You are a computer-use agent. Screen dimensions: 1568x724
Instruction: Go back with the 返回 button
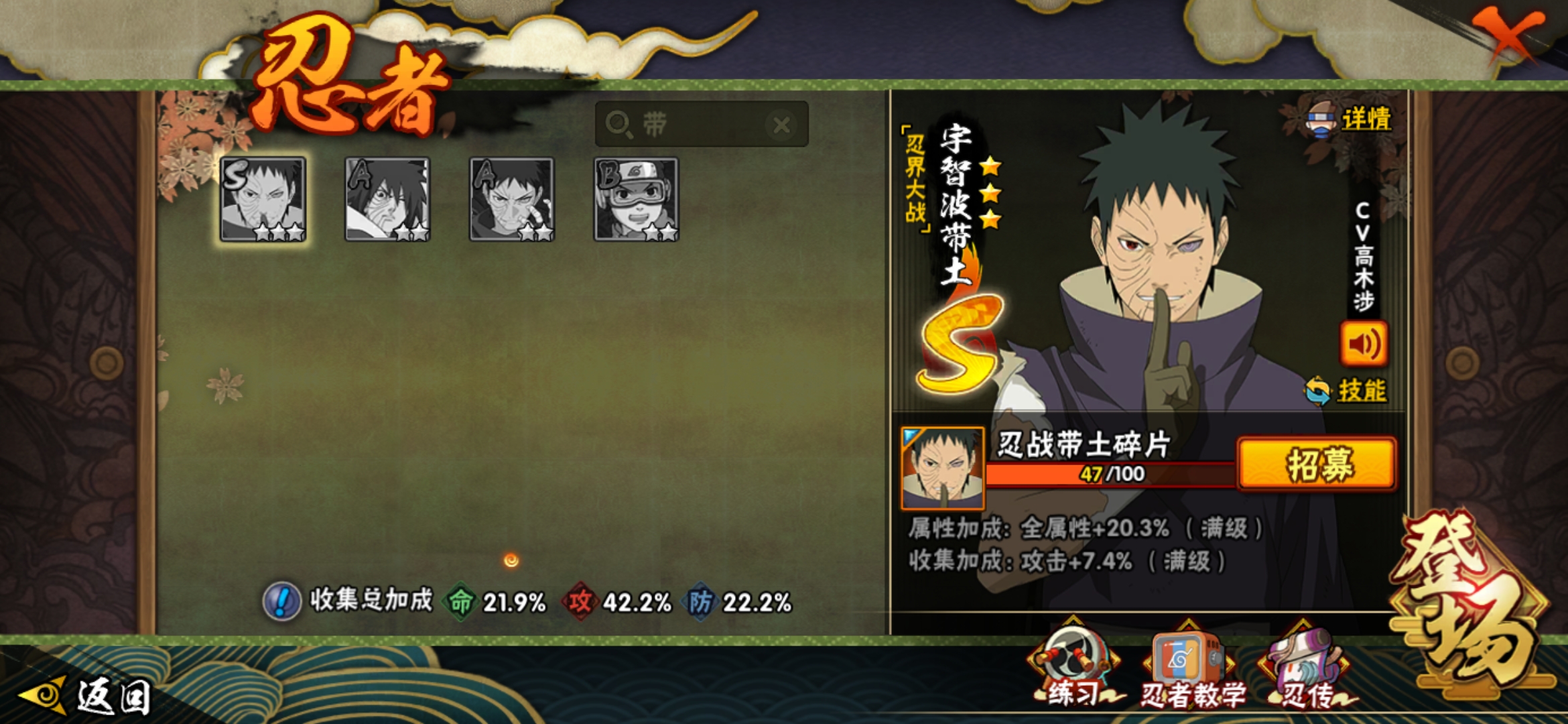pyautogui.click(x=87, y=696)
